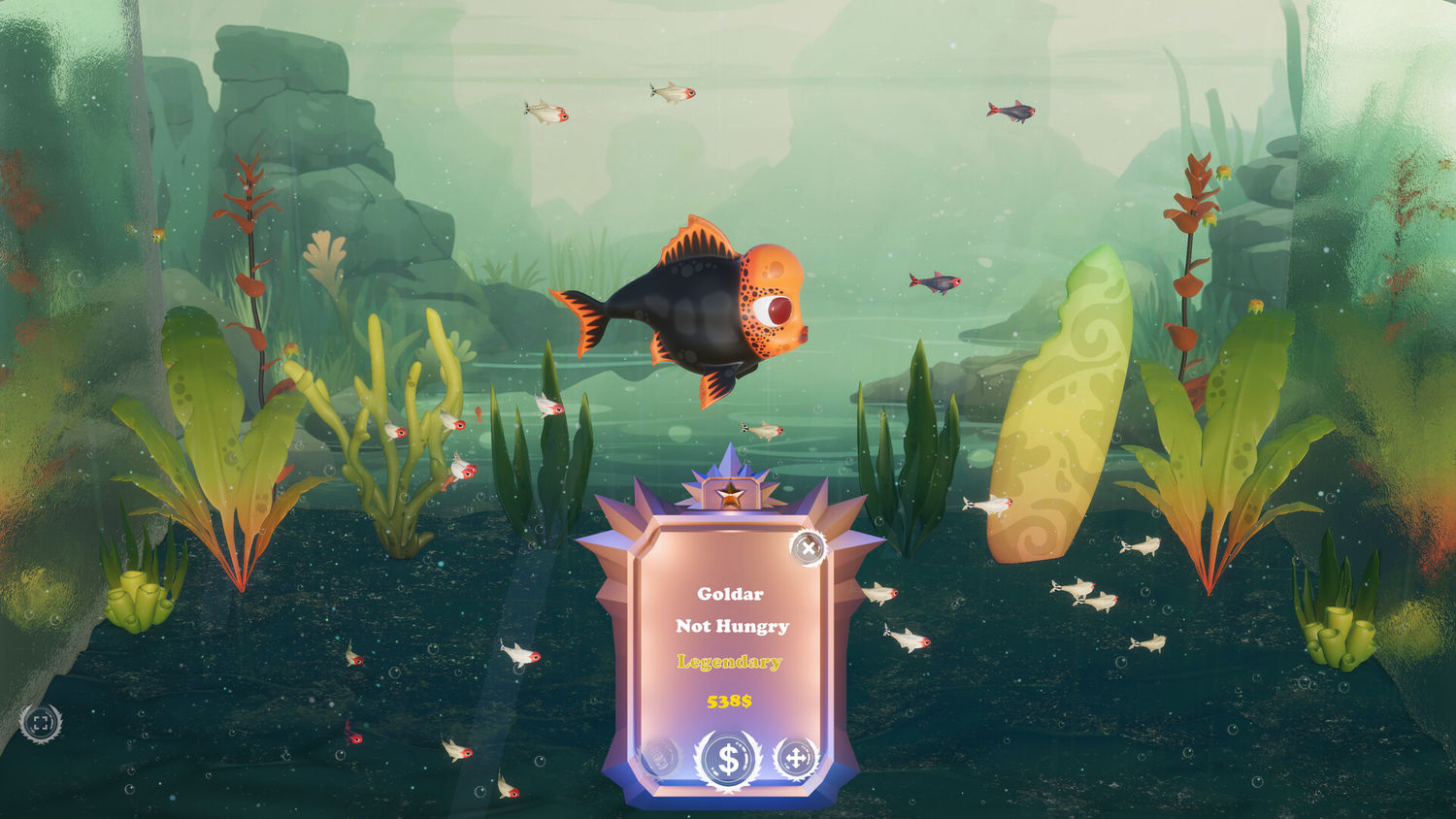1456x819 pixels.
Task: Click the faded feed button on Goldar's panel
Action: (661, 758)
